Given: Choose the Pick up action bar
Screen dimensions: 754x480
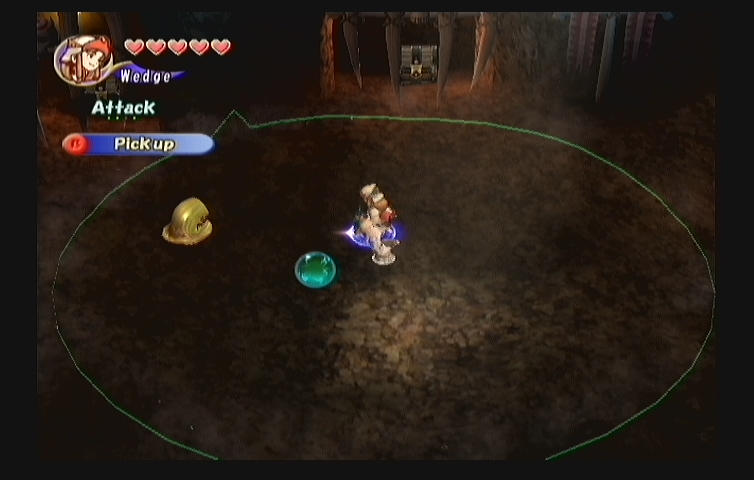Looking at the screenshot, I should pos(139,144).
